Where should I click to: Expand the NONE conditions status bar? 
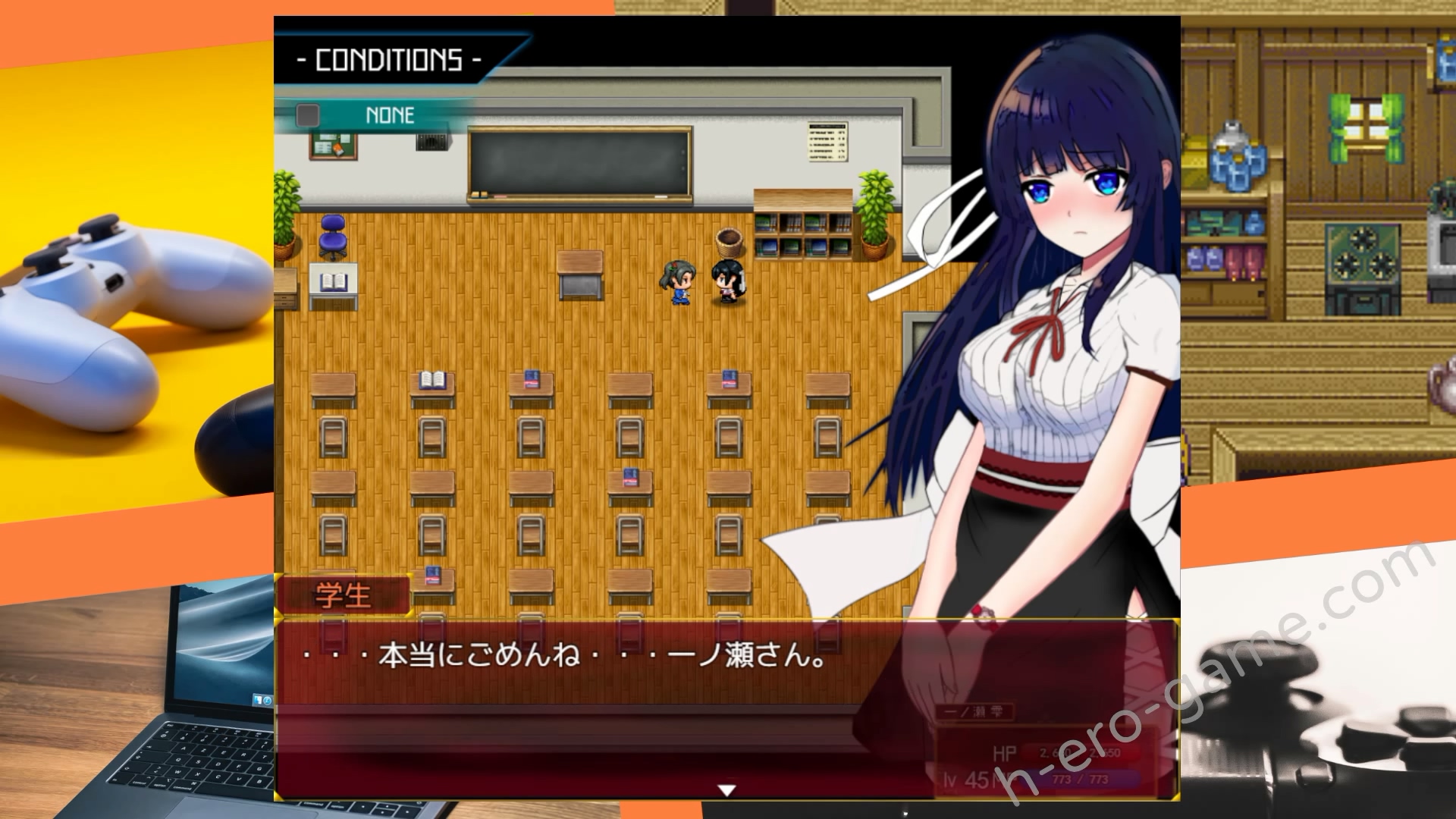click(389, 115)
